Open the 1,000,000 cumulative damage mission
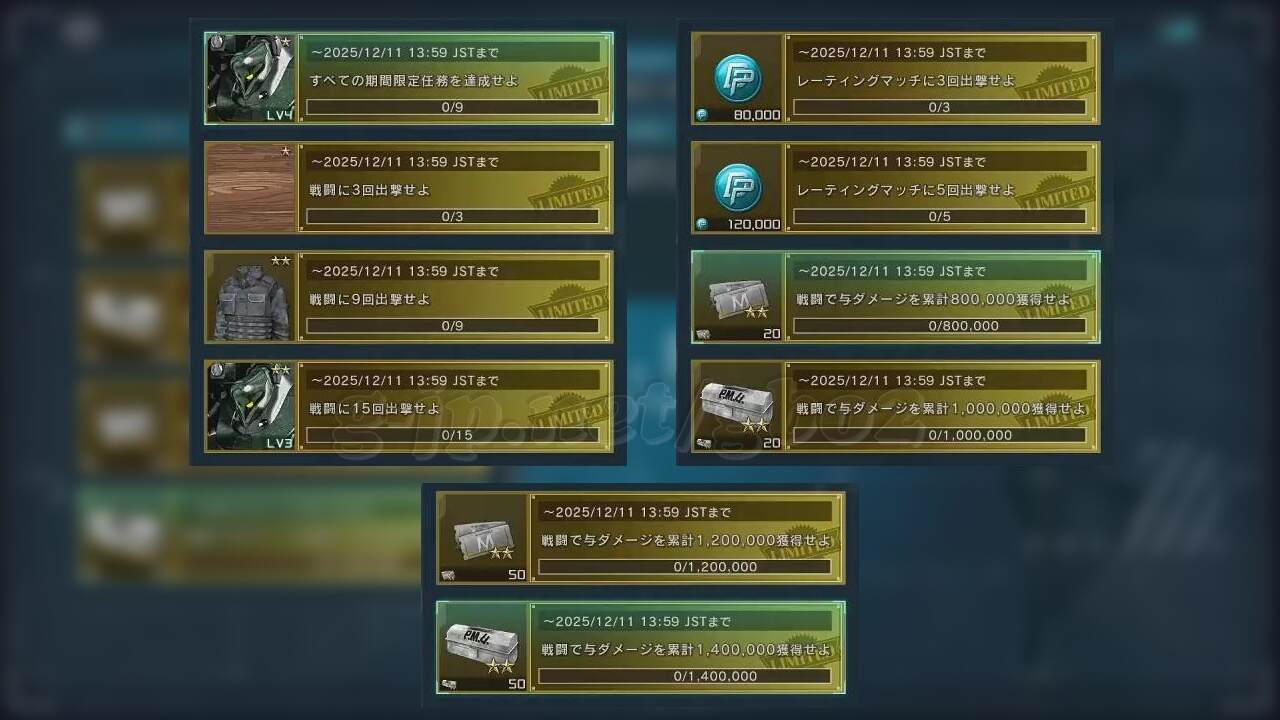This screenshot has width=1280, height=720. click(941, 407)
